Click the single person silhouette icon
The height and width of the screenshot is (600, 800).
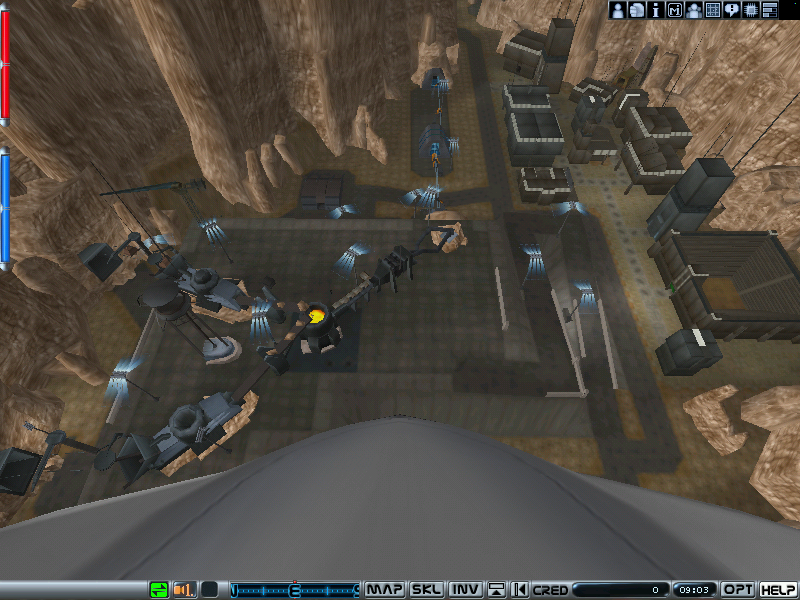click(618, 10)
